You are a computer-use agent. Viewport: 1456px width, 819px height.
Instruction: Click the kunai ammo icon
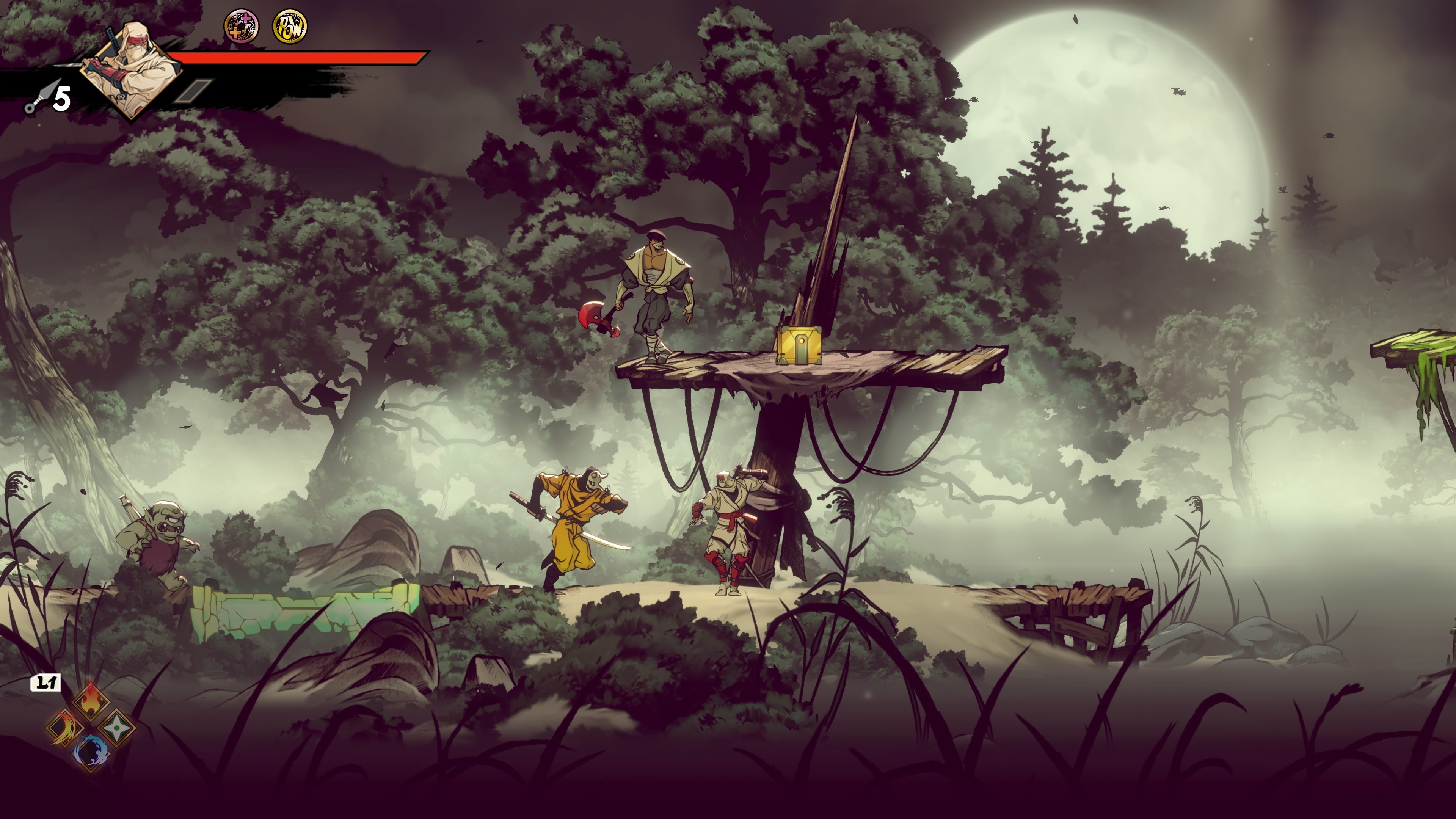[x=39, y=97]
